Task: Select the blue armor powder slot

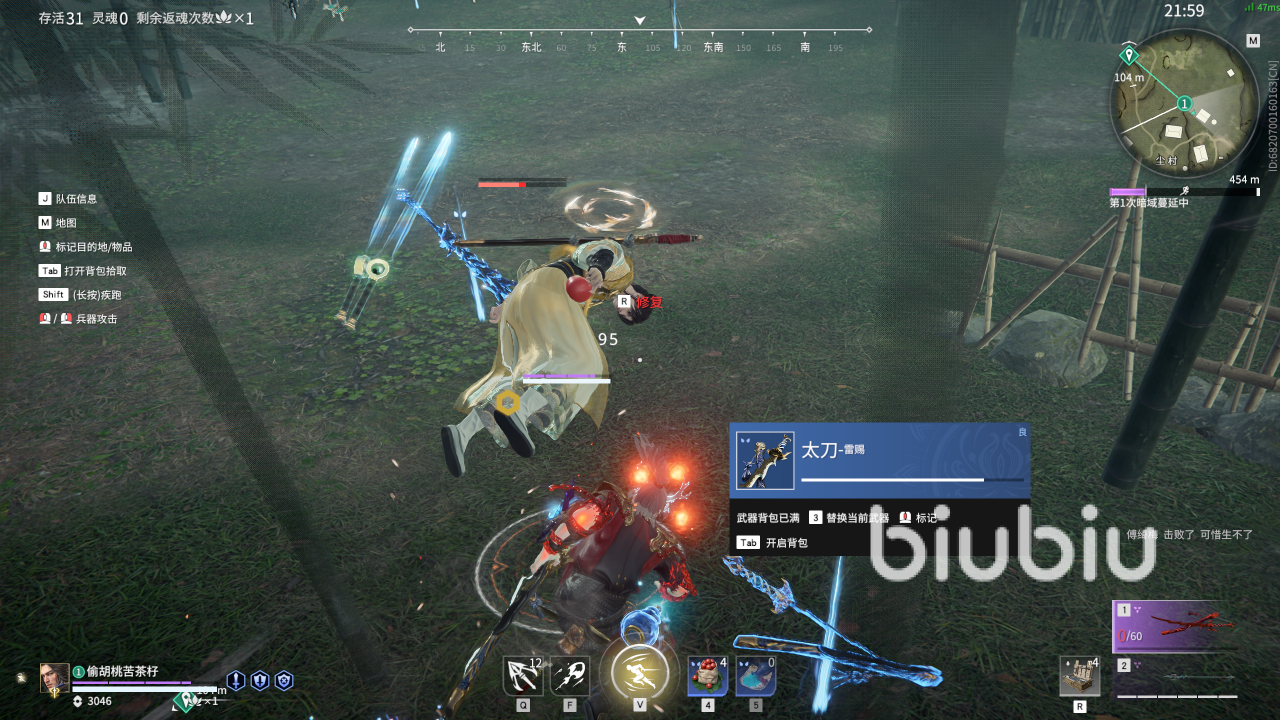Action: click(x=756, y=676)
